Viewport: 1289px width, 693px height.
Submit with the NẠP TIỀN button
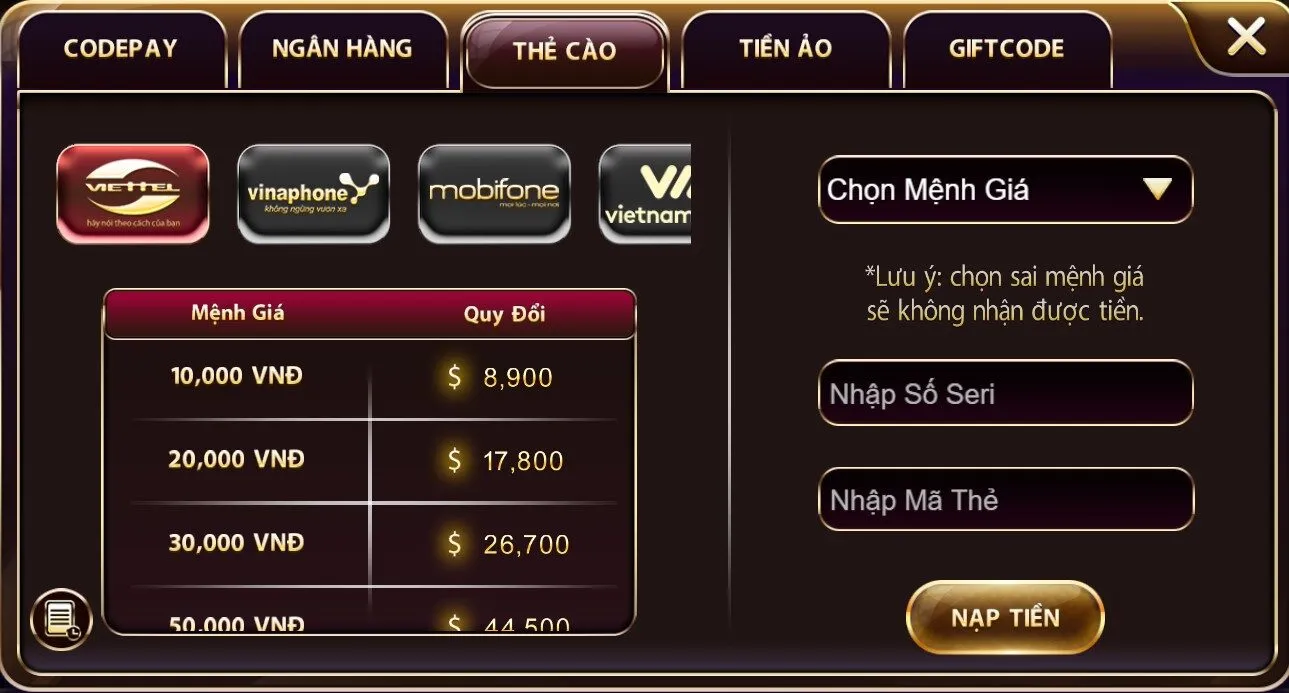(x=1004, y=617)
